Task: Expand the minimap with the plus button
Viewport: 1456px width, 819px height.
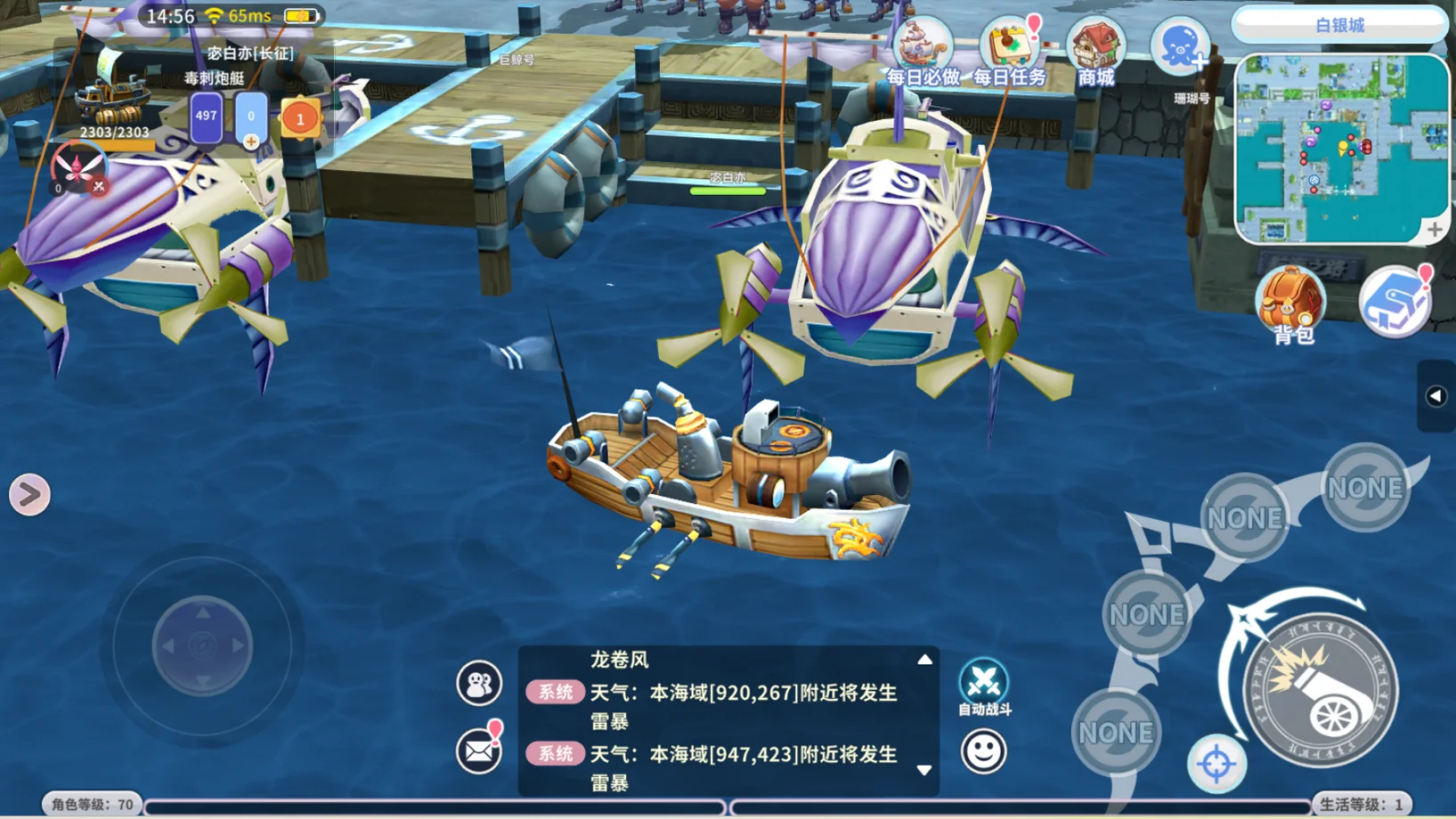Action: (1434, 230)
